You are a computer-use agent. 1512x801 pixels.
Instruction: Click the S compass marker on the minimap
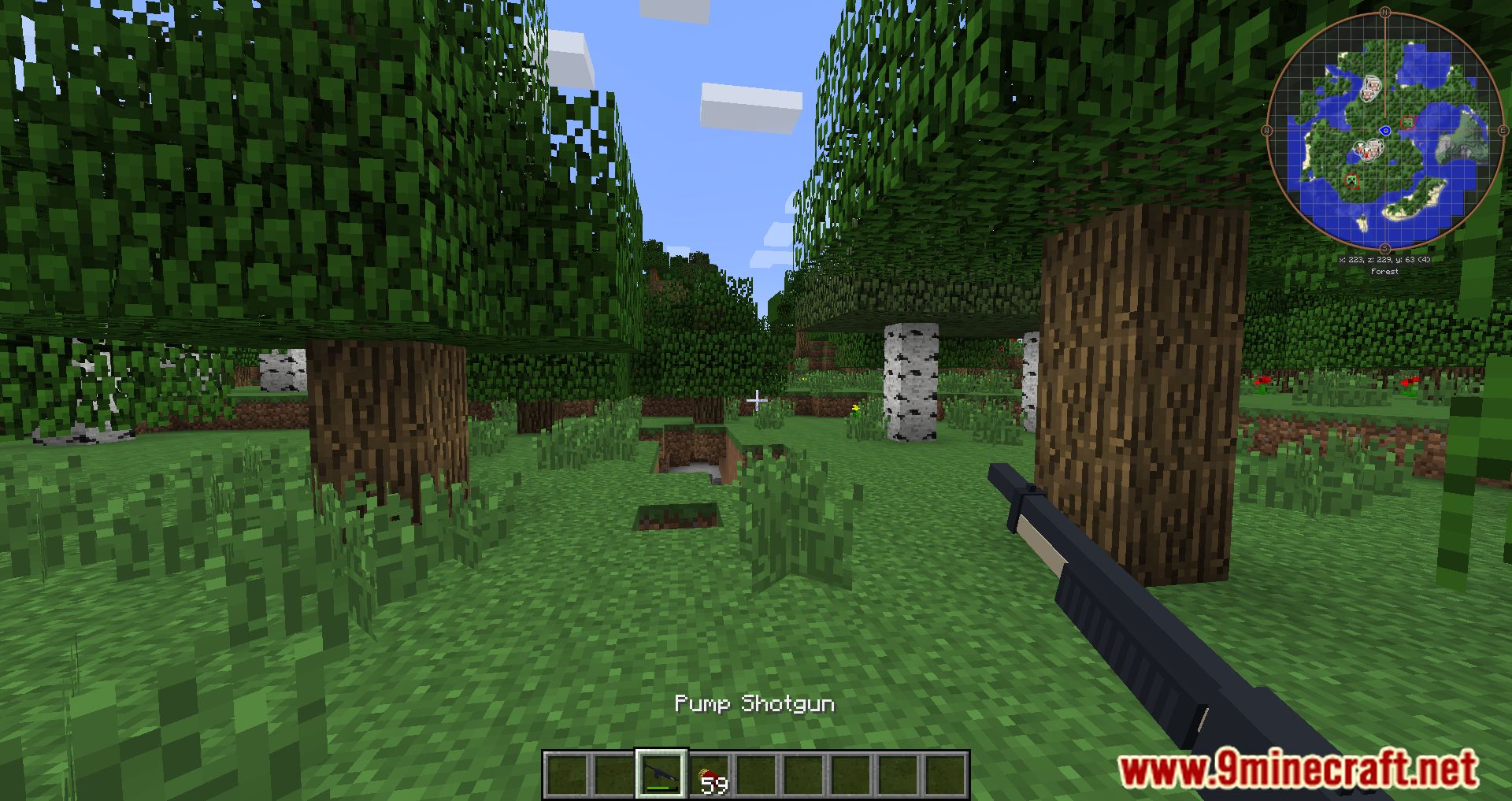click(x=1384, y=247)
